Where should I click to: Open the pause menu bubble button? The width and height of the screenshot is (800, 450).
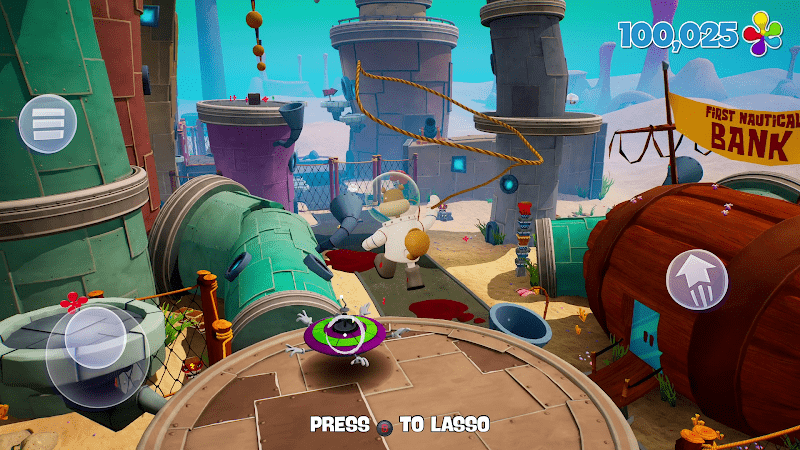[x=47, y=123]
